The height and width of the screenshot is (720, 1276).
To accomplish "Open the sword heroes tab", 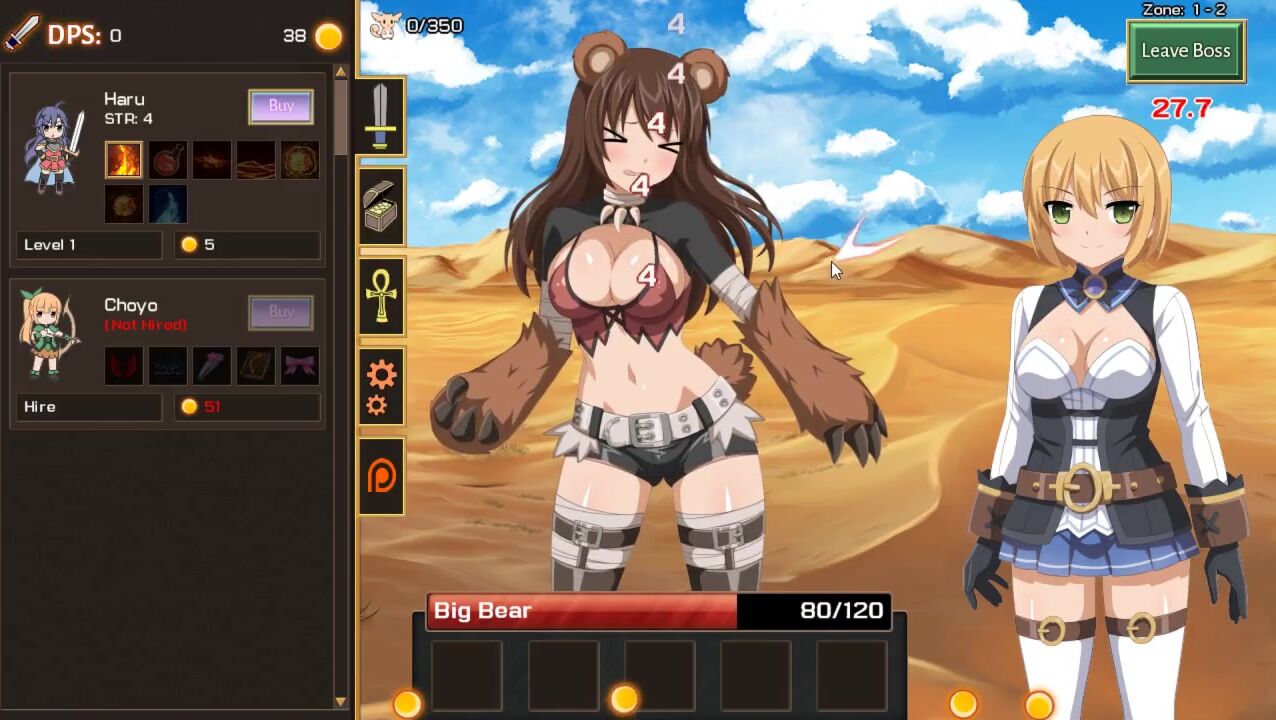I will click(381, 116).
